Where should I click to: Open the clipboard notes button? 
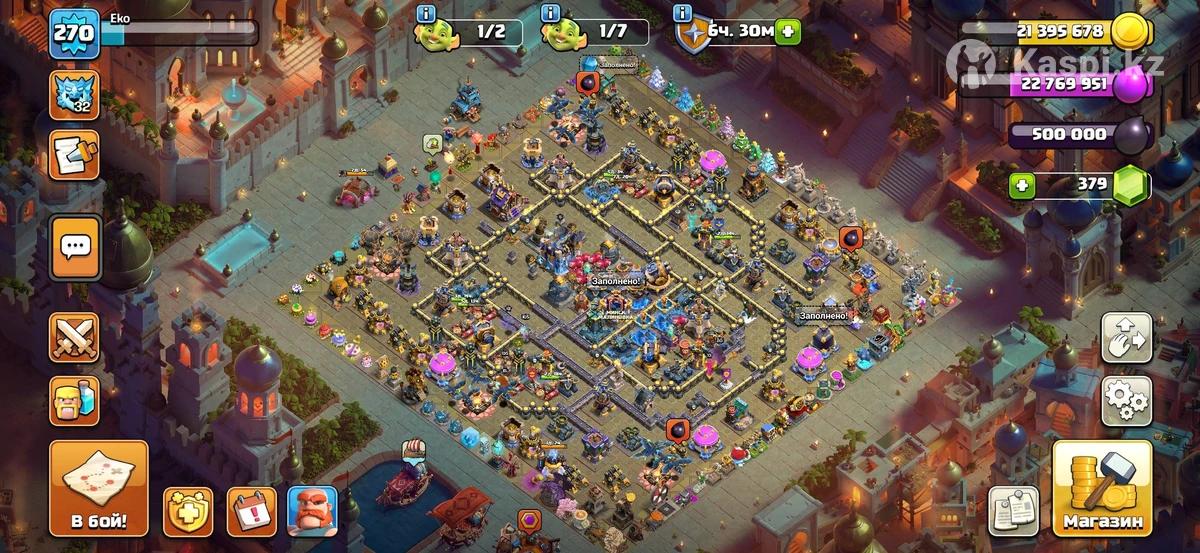(1013, 512)
